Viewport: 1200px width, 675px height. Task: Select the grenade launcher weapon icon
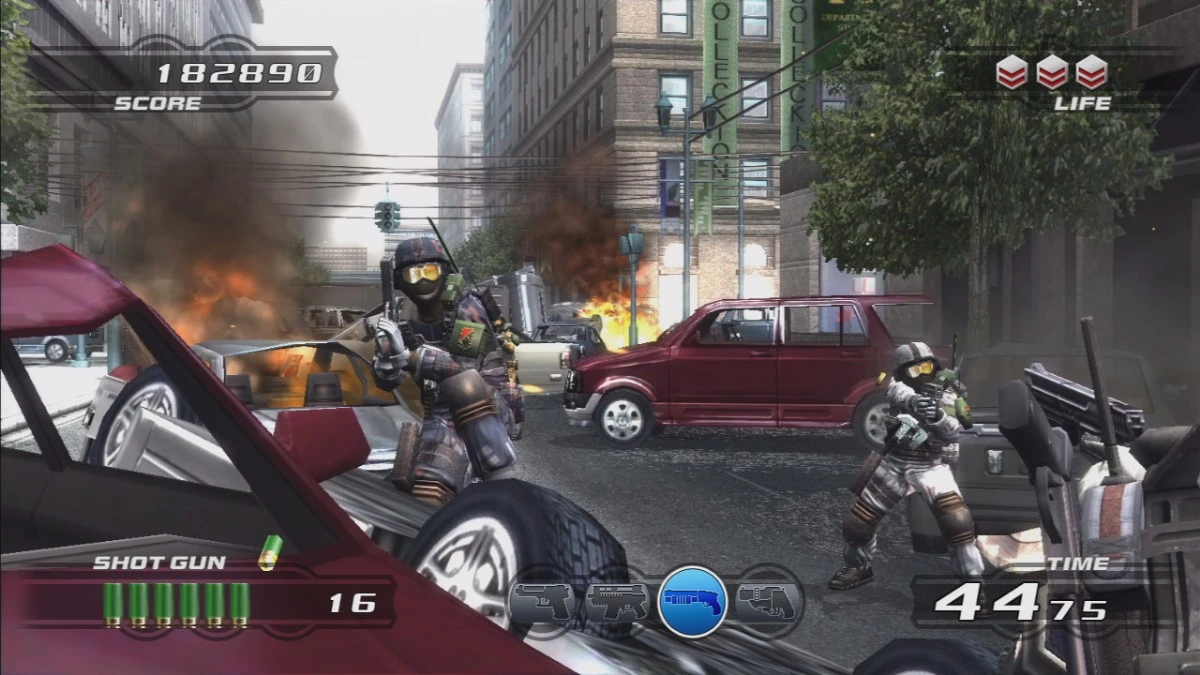coord(767,602)
